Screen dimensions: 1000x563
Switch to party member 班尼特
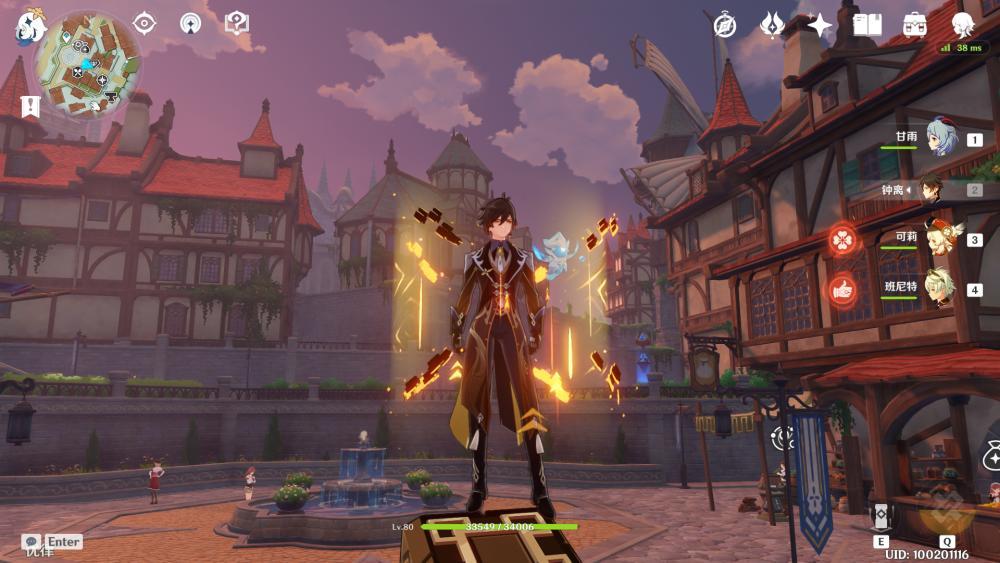pyautogui.click(x=940, y=289)
